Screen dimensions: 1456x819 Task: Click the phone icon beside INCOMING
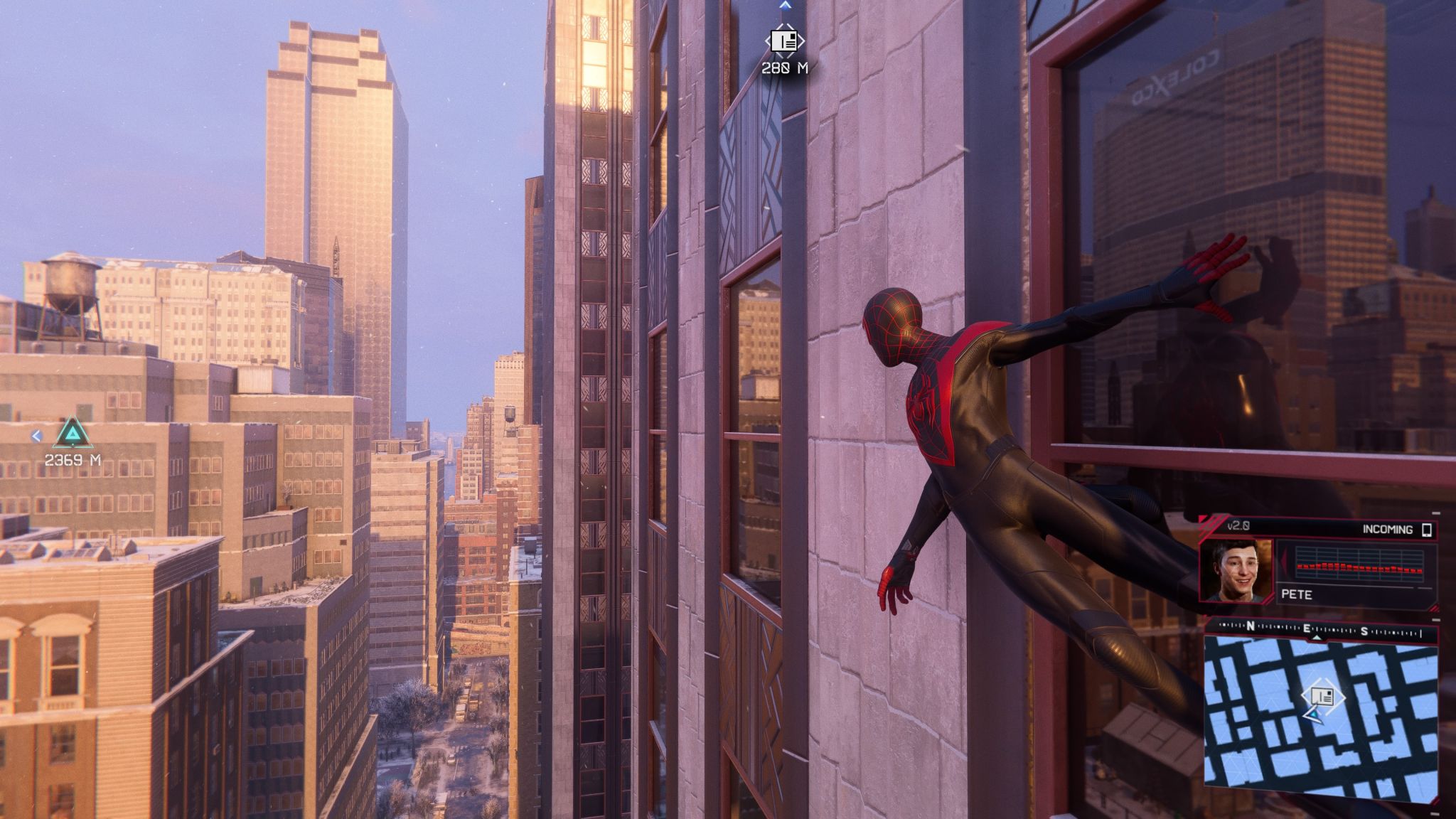click(1425, 530)
